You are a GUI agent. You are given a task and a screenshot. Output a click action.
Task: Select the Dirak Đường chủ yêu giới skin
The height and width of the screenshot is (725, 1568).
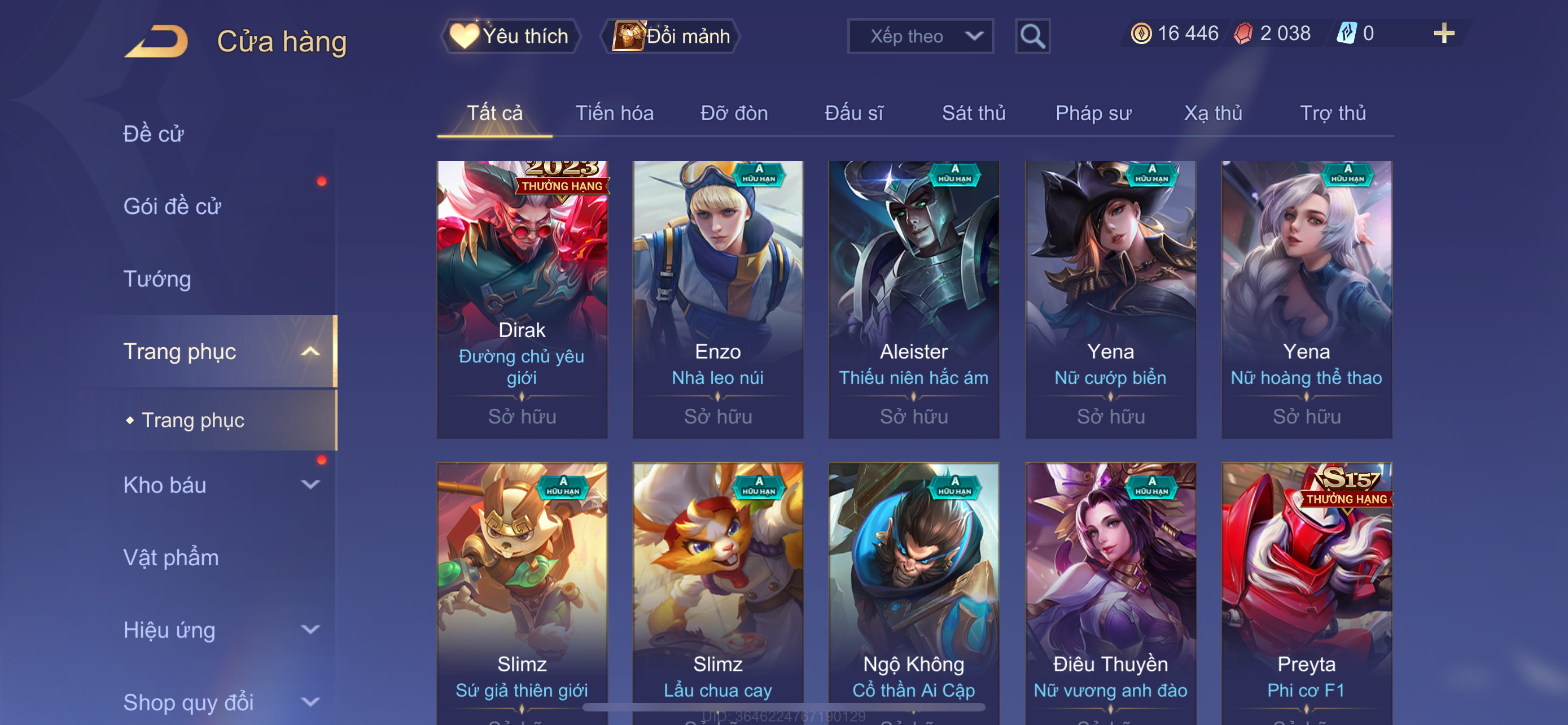tap(522, 299)
